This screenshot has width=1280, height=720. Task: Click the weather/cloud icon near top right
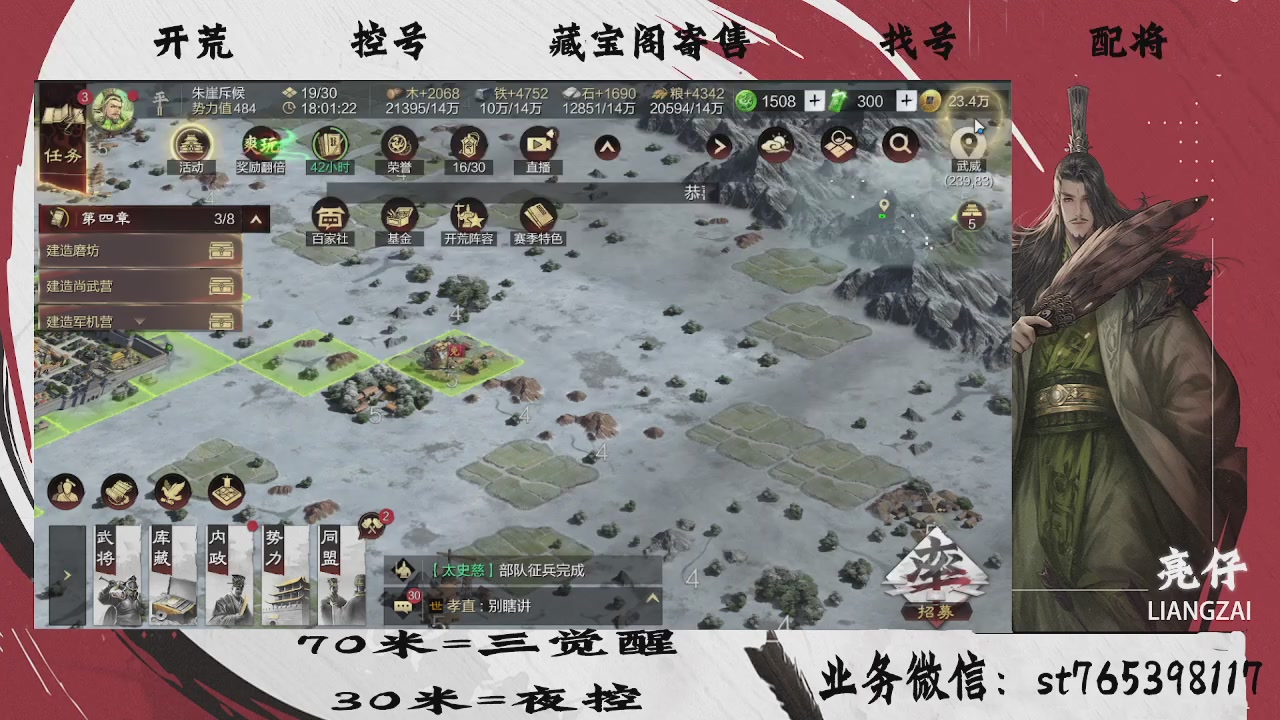[776, 144]
